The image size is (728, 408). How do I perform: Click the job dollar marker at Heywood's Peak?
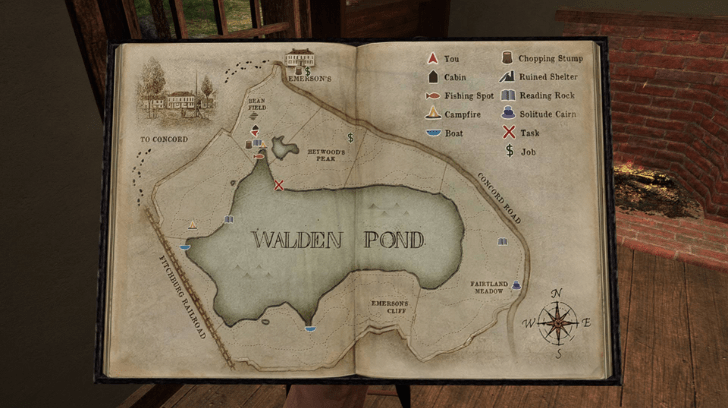pos(350,138)
